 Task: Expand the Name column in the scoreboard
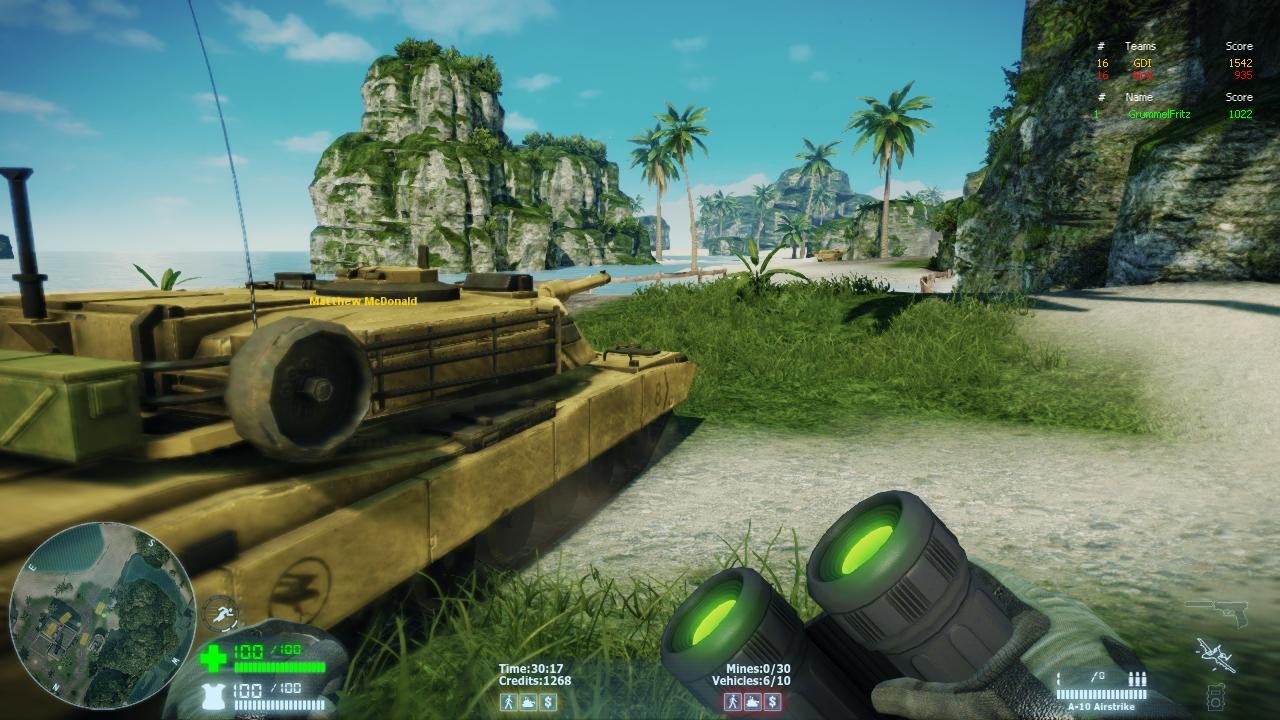(1140, 97)
